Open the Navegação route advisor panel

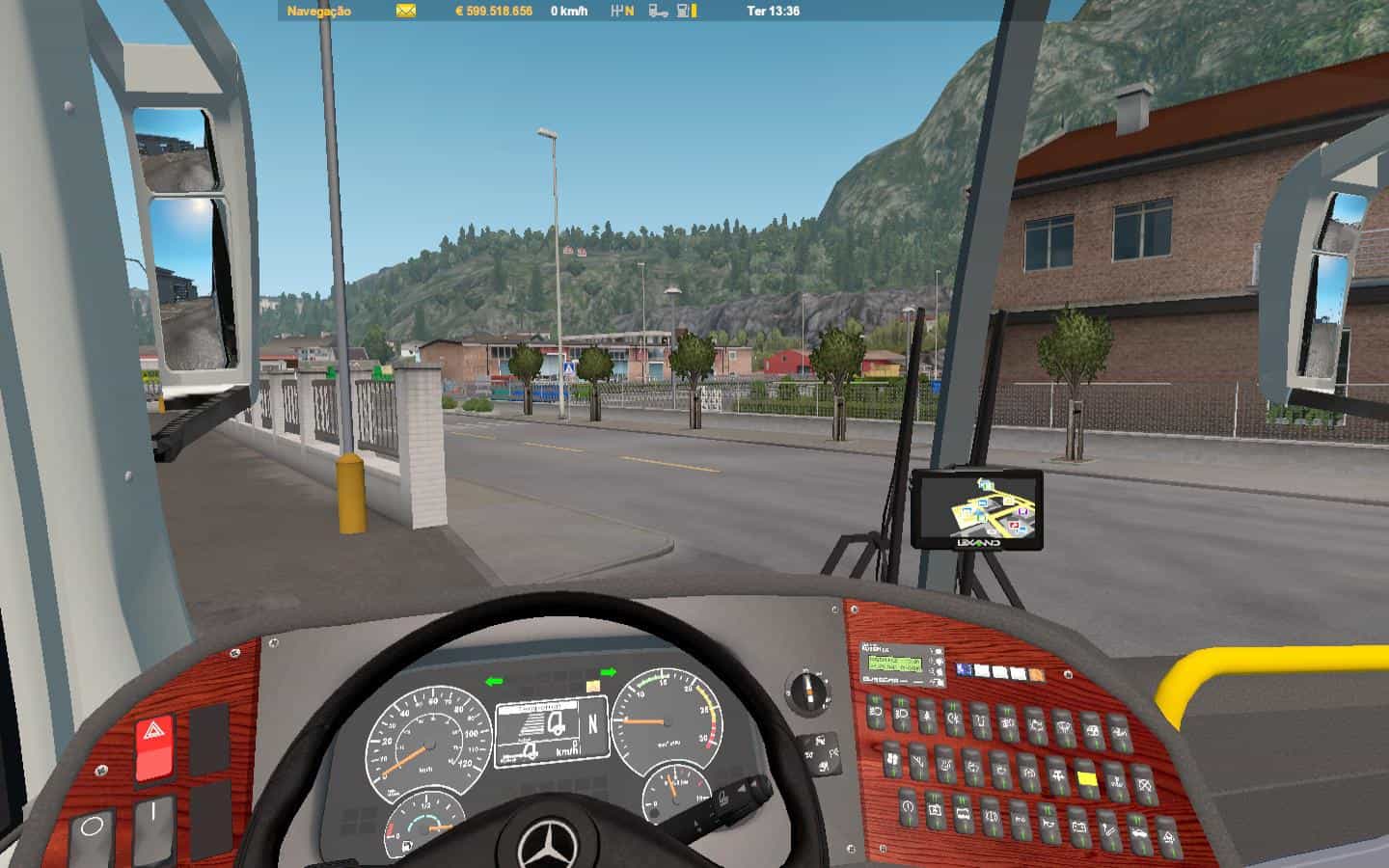tap(319, 12)
